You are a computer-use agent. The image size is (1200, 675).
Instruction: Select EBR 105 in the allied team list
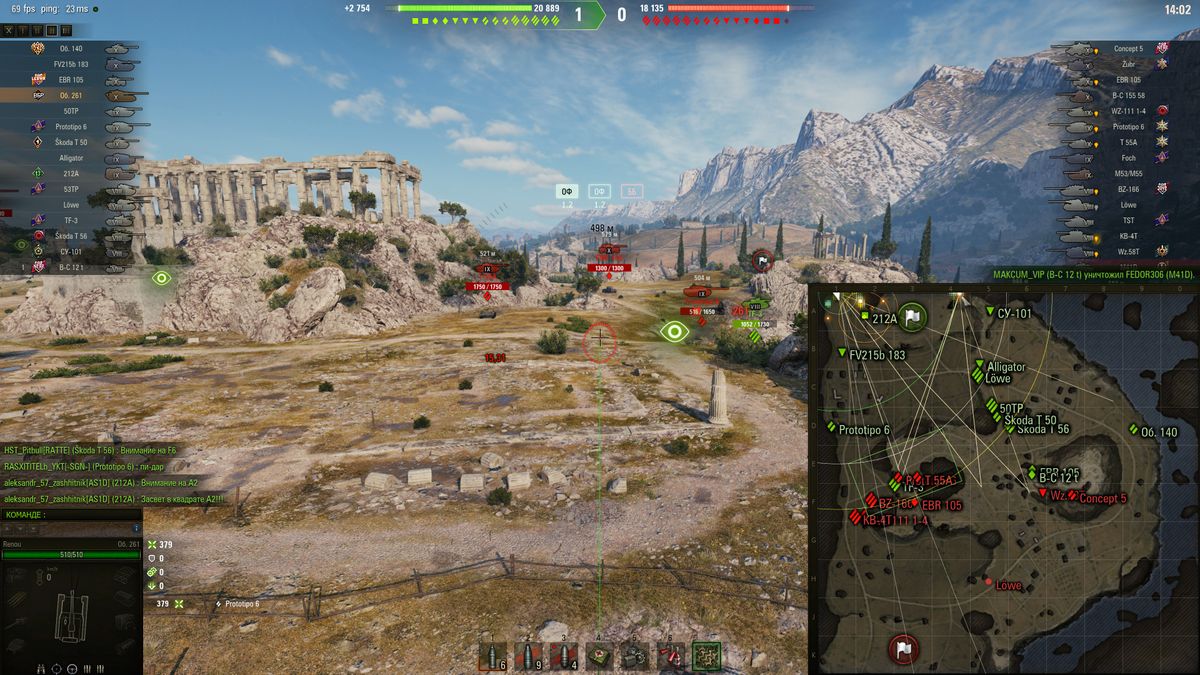pos(70,79)
